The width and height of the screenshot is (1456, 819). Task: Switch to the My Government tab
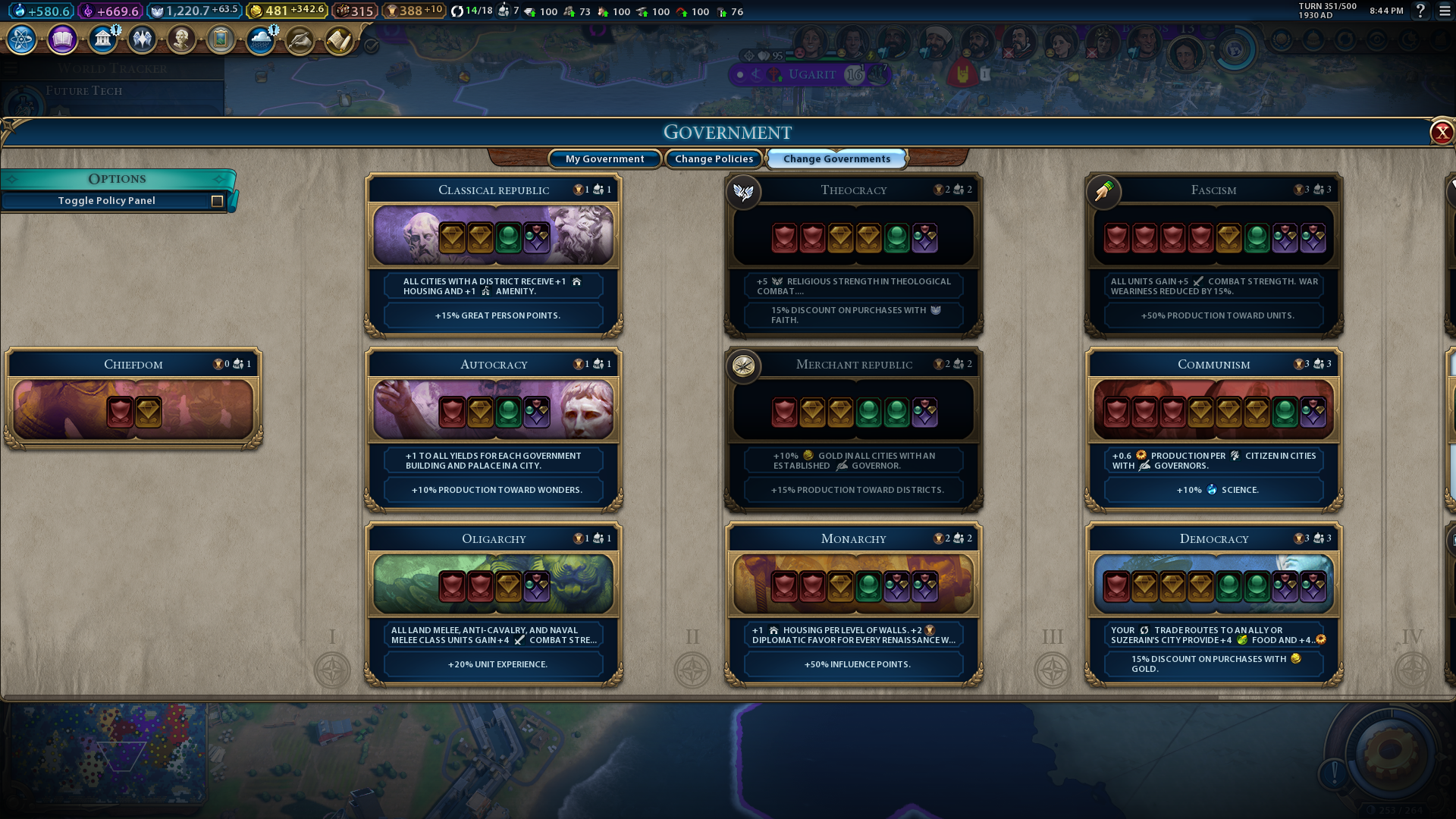click(604, 158)
